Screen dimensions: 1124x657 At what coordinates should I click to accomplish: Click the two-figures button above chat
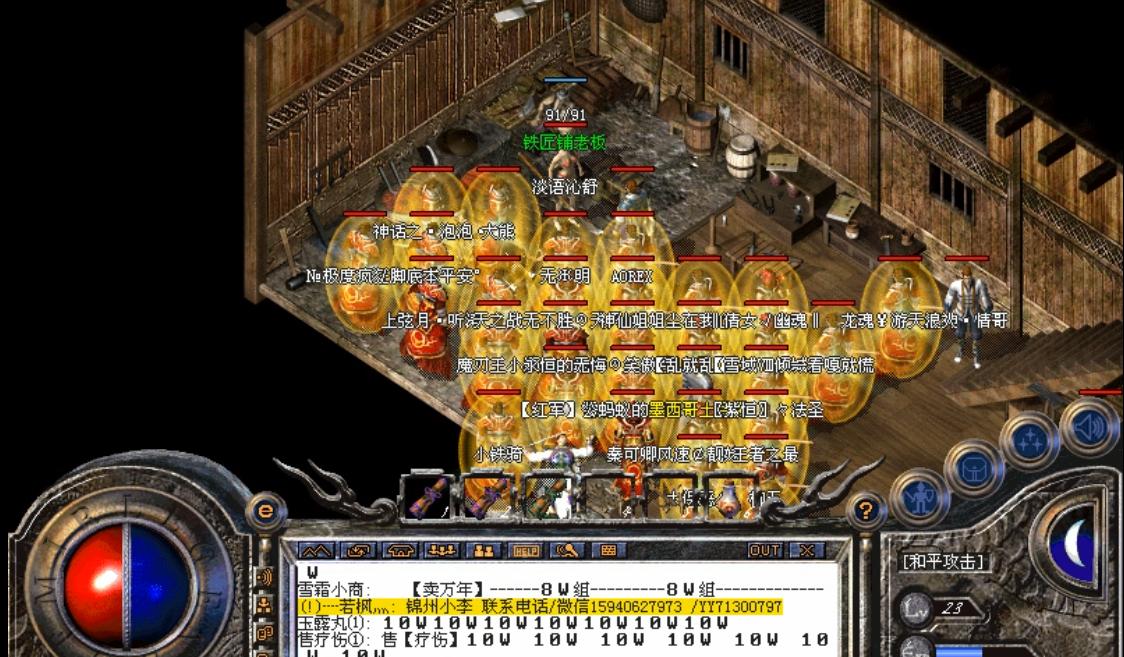(x=484, y=550)
